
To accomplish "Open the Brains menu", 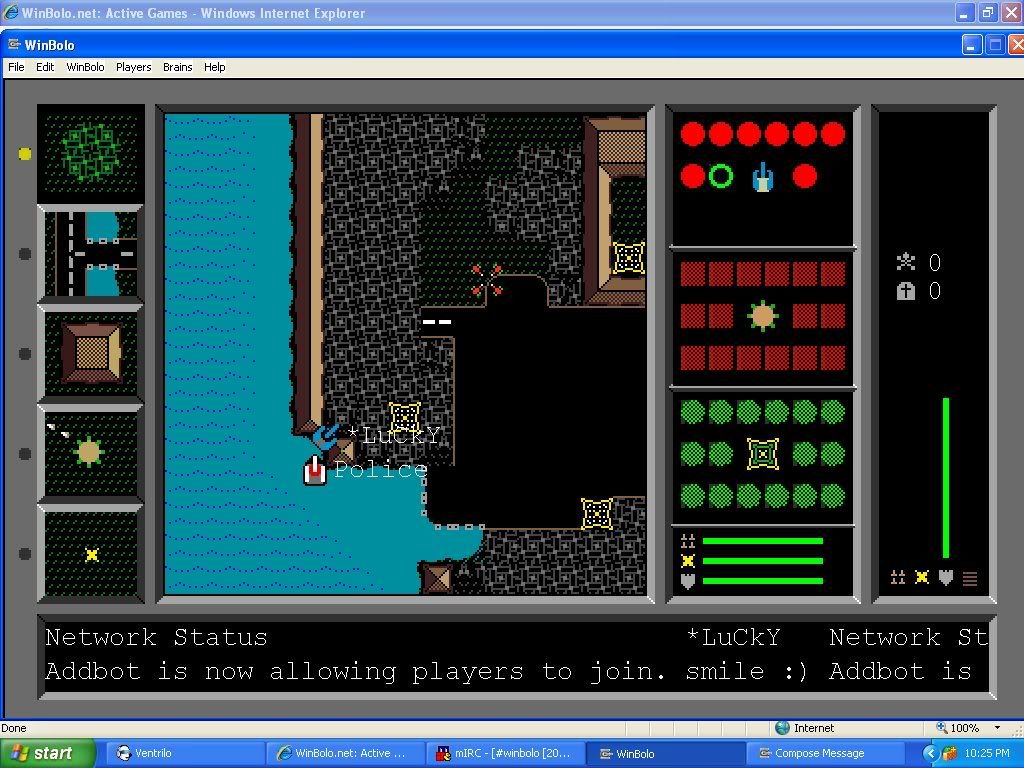I will click(x=177, y=67).
